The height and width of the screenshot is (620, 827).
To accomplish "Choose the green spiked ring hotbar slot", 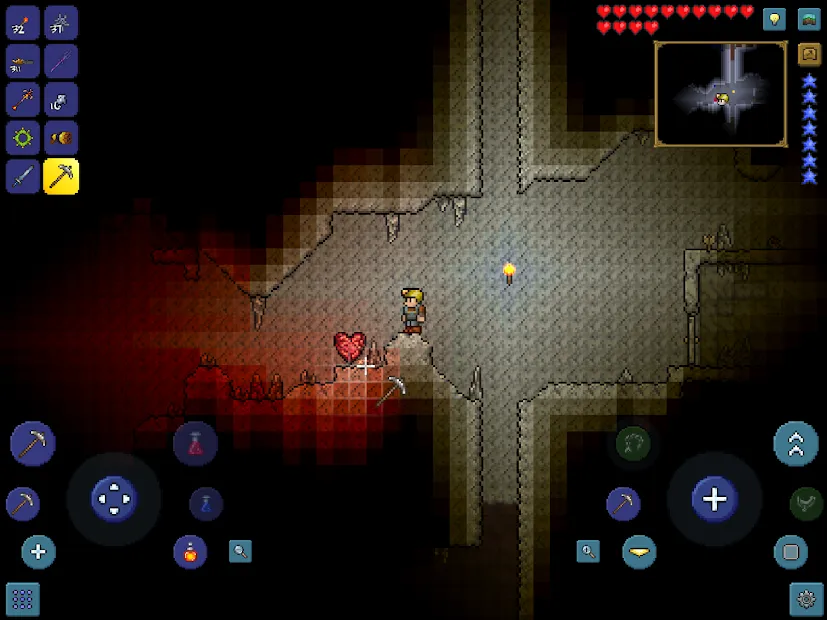I will click(23, 138).
